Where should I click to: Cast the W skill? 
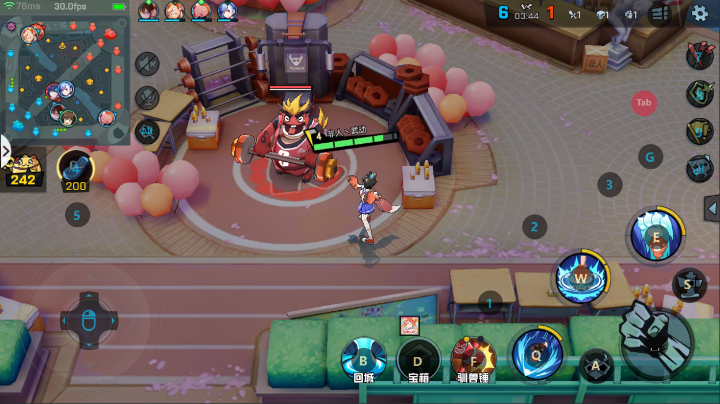(580, 275)
